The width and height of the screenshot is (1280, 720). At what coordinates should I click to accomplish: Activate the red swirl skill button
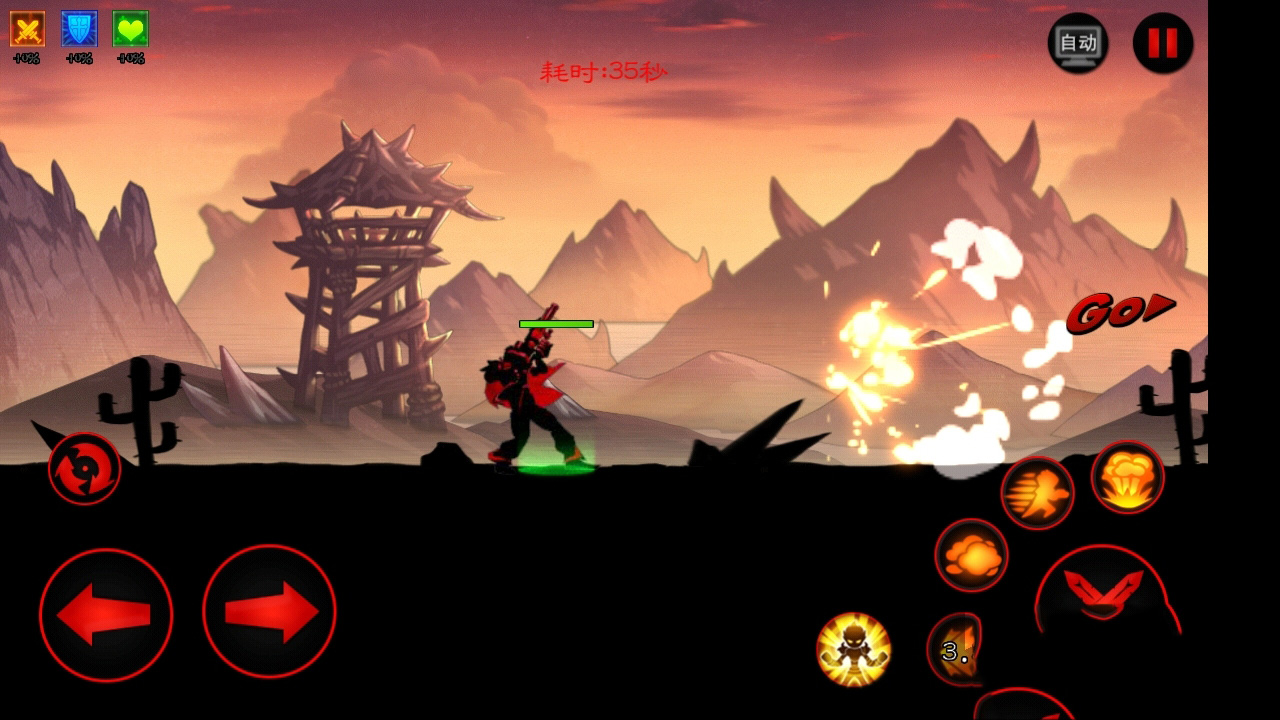[85, 468]
